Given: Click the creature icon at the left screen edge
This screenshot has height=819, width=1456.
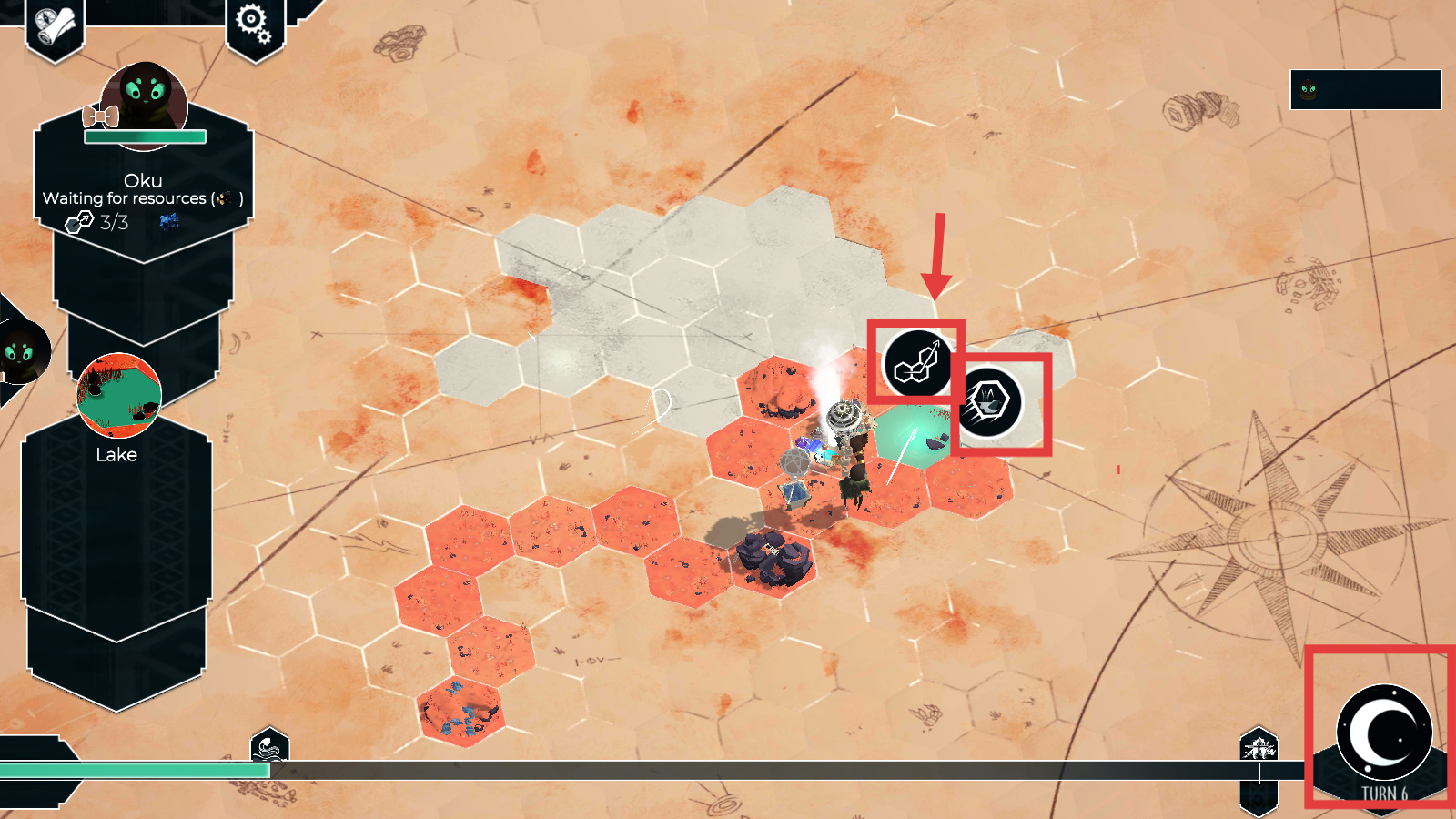Looking at the screenshot, I should point(20,351).
